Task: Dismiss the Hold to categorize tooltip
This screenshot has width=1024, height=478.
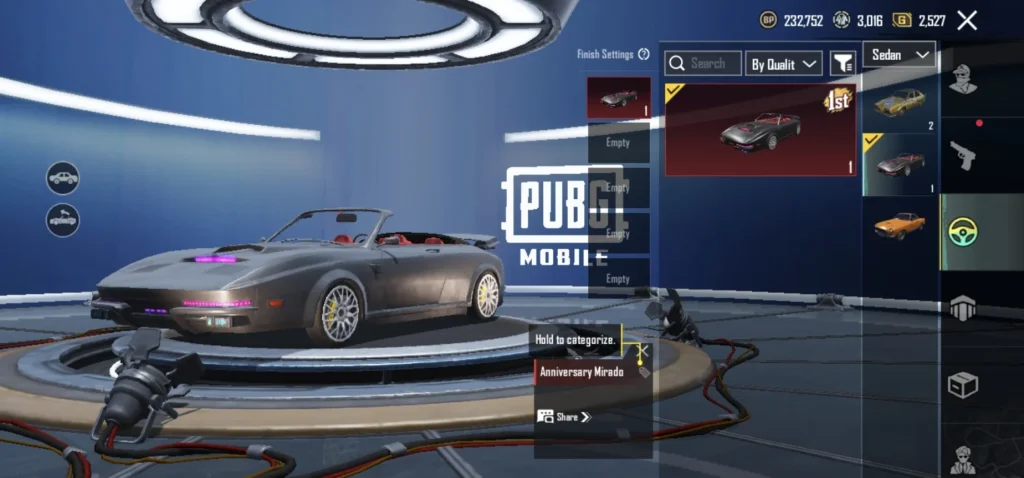Action: click(644, 350)
